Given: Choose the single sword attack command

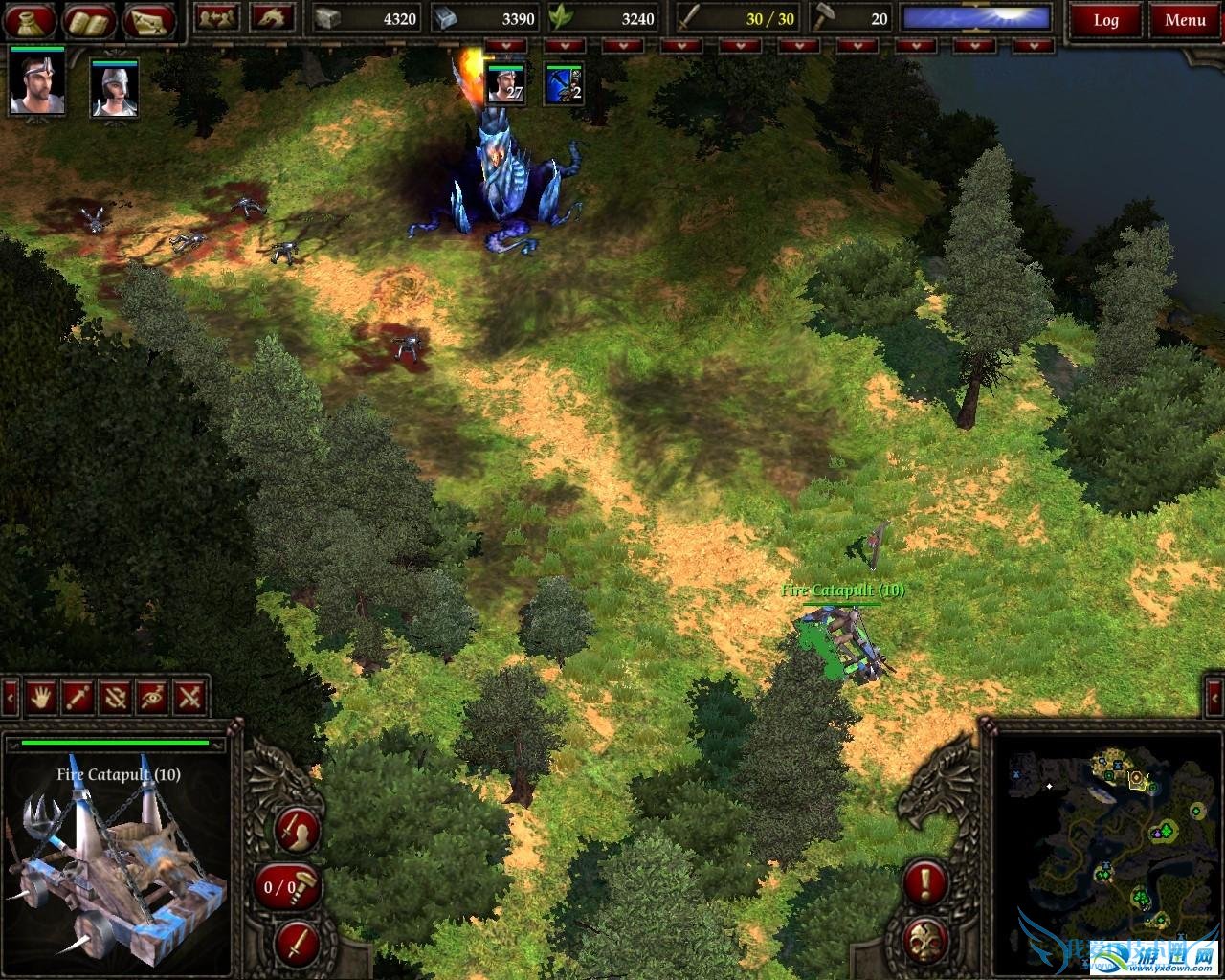Looking at the screenshot, I should point(78,697).
